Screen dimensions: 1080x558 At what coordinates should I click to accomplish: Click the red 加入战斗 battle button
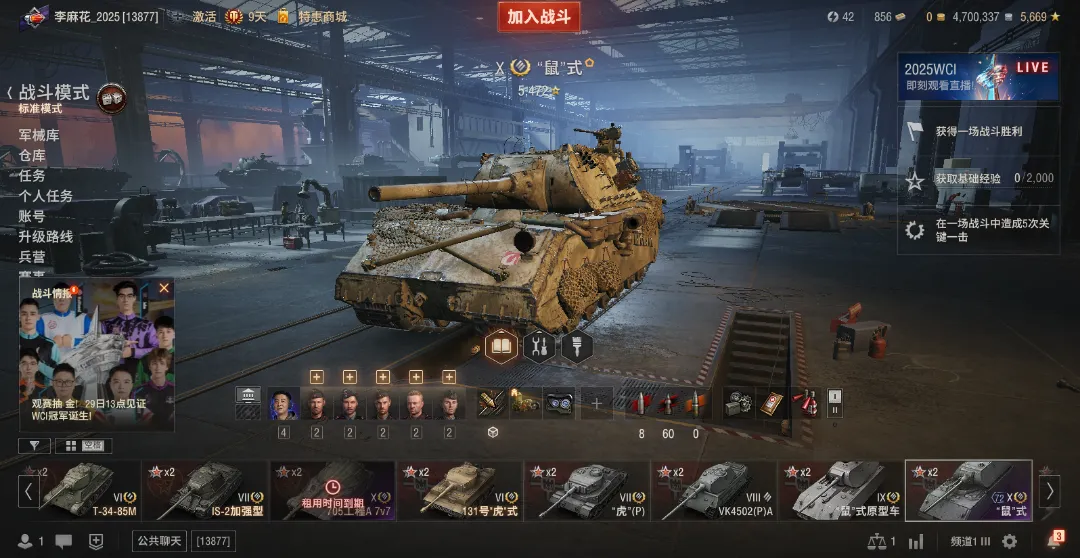(538, 17)
